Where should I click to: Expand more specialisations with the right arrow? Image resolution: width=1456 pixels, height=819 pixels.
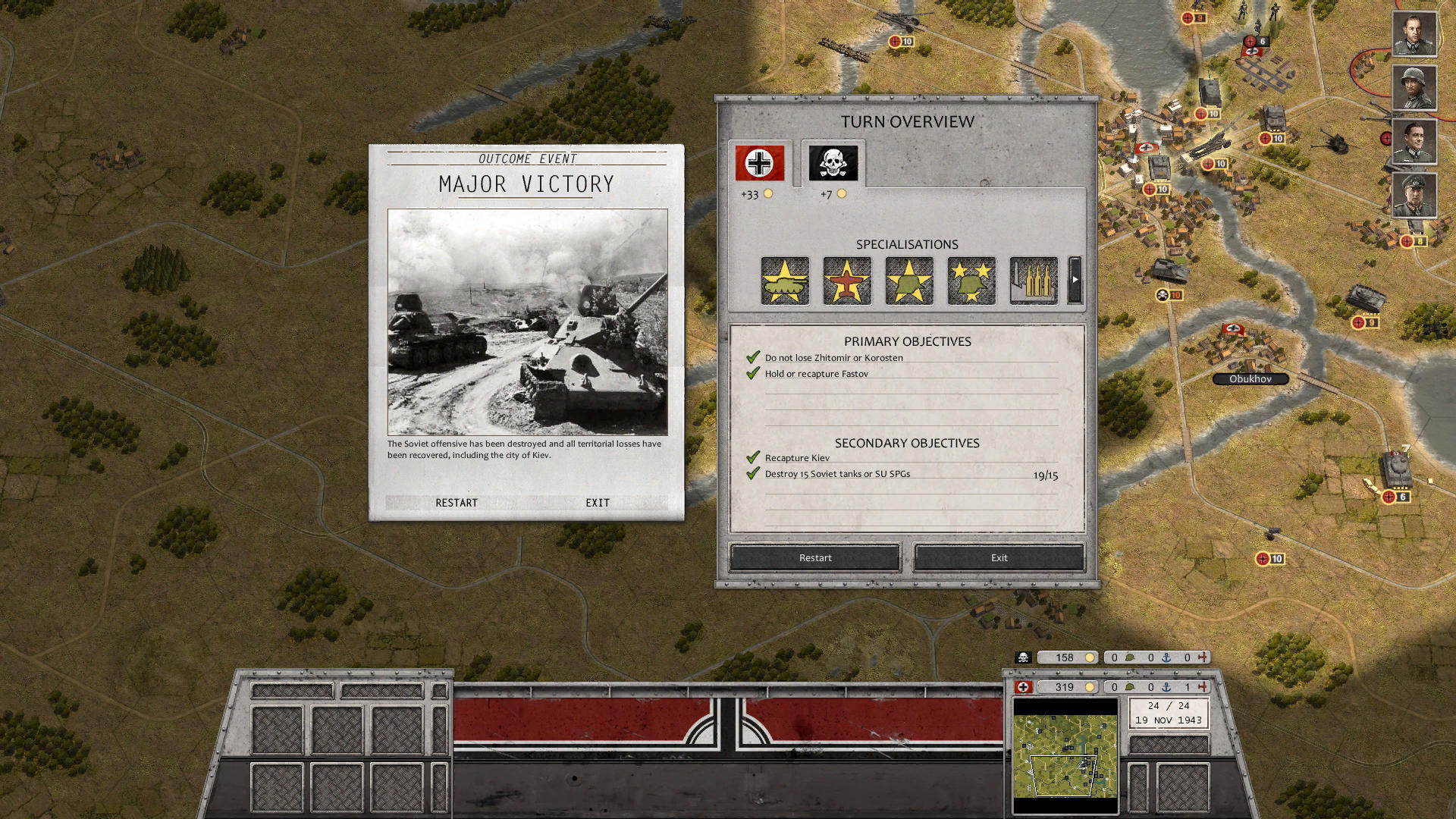coord(1075,279)
